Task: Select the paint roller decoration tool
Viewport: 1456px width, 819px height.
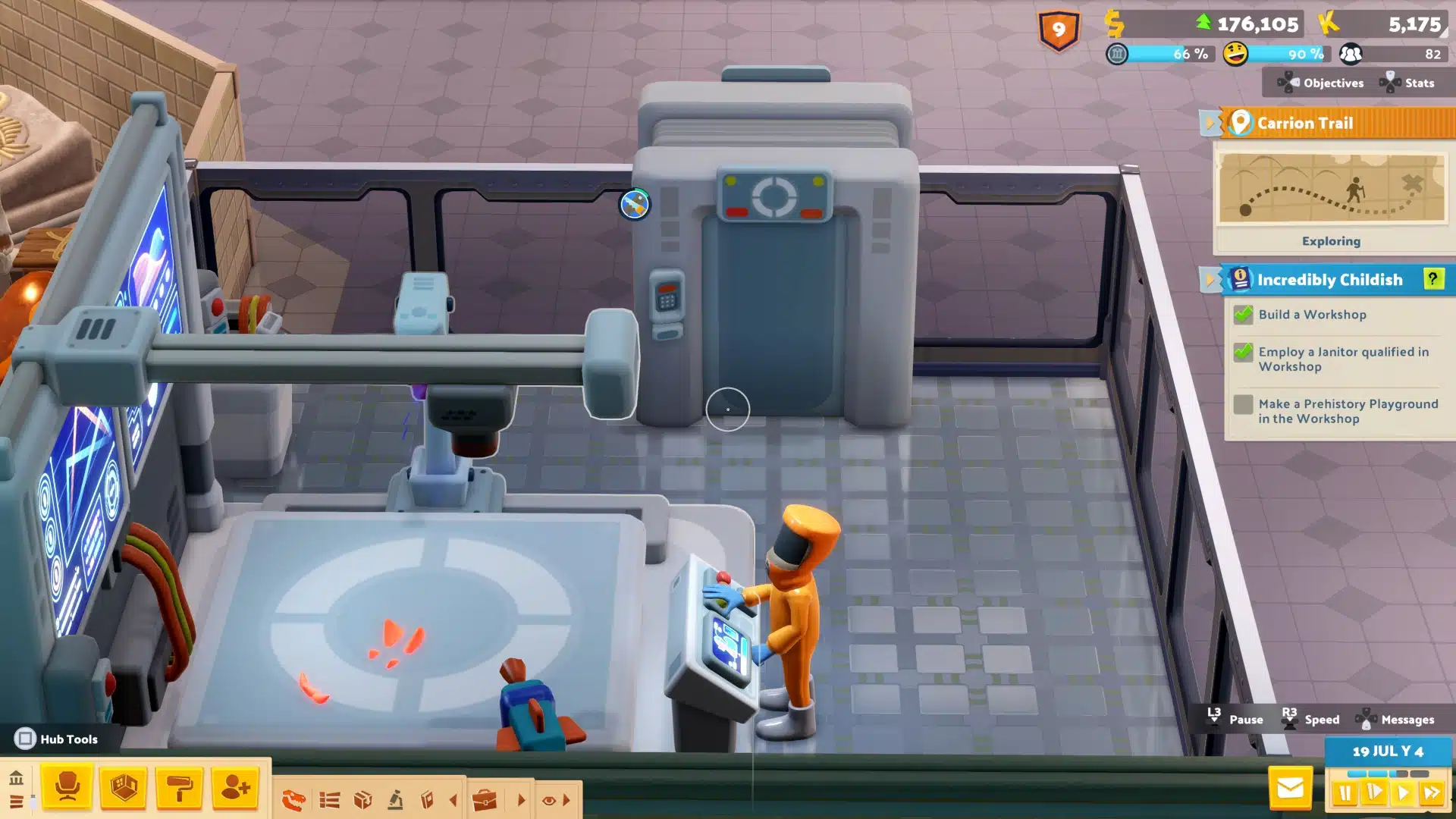Action: (x=179, y=788)
